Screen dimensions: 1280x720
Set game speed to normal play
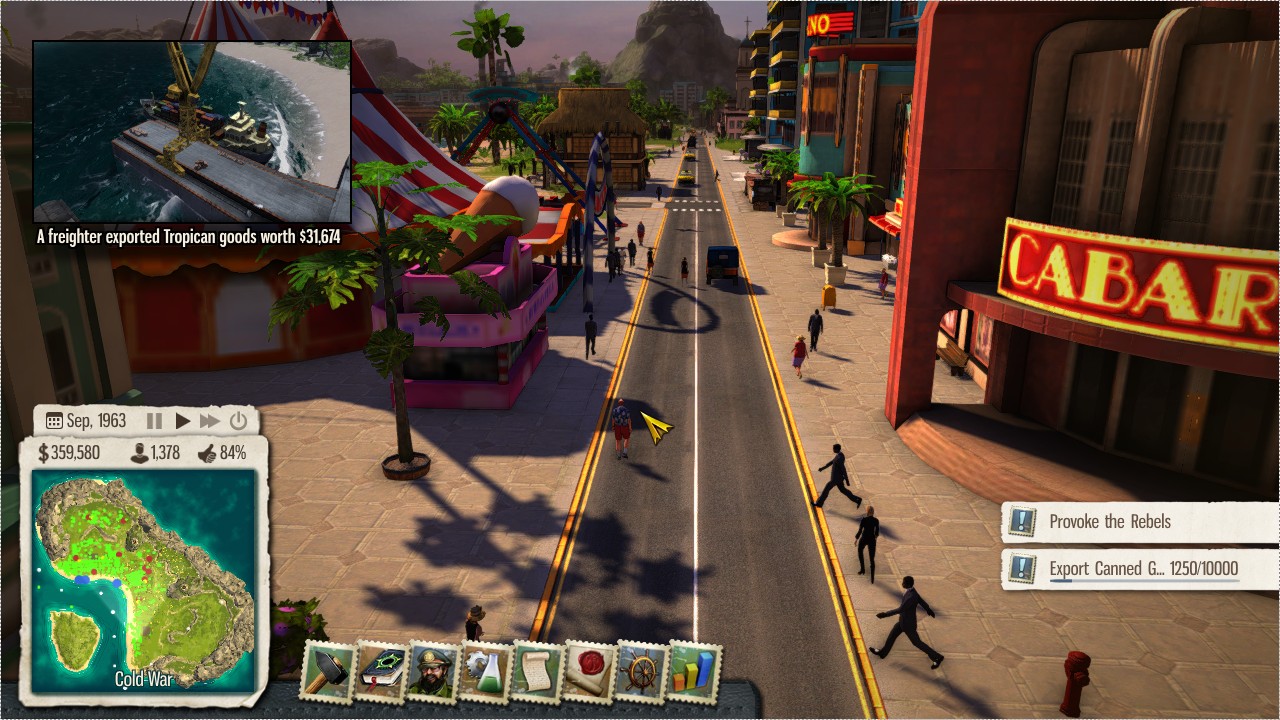pyautogui.click(x=182, y=421)
